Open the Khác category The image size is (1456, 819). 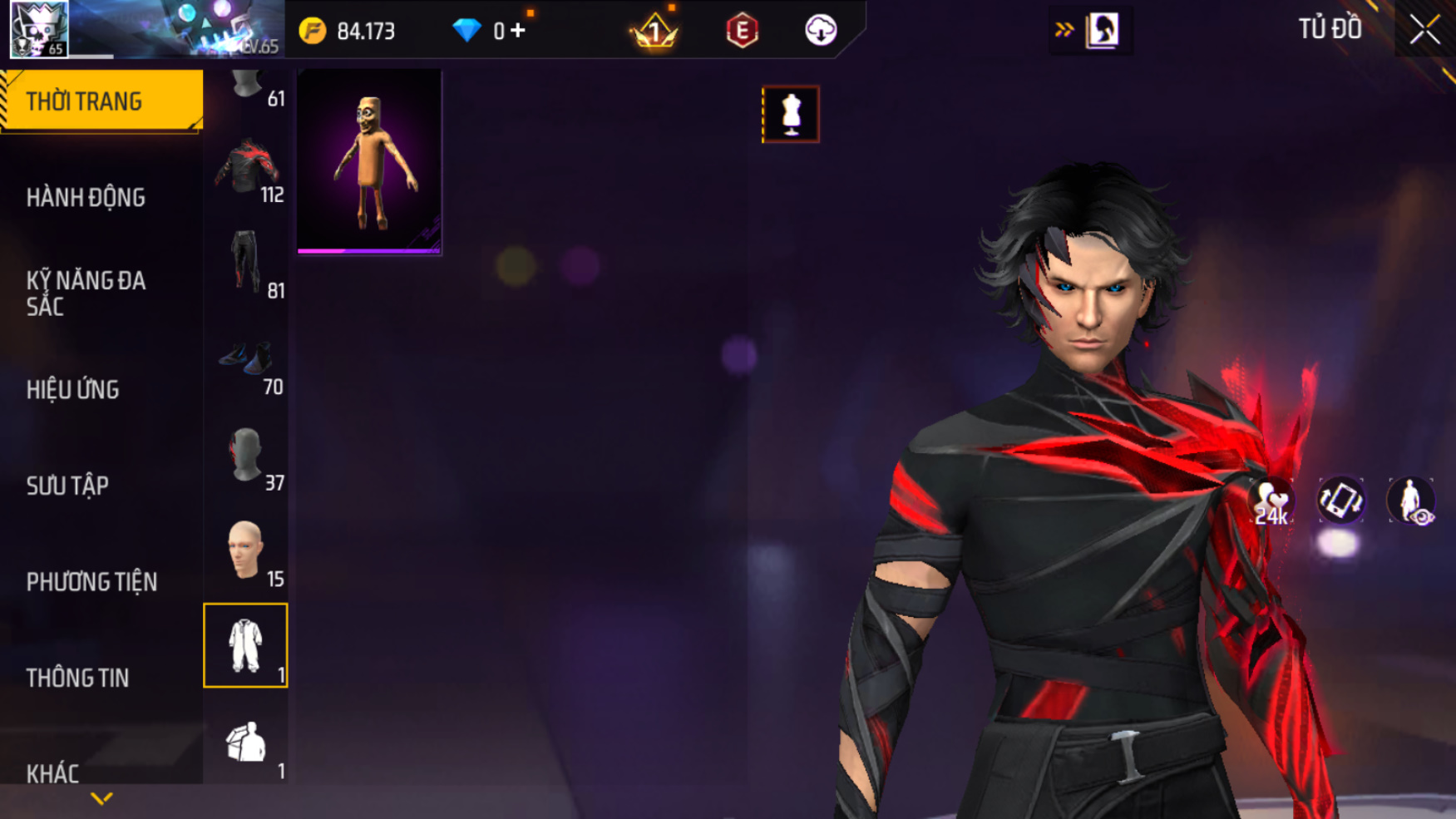[52, 773]
